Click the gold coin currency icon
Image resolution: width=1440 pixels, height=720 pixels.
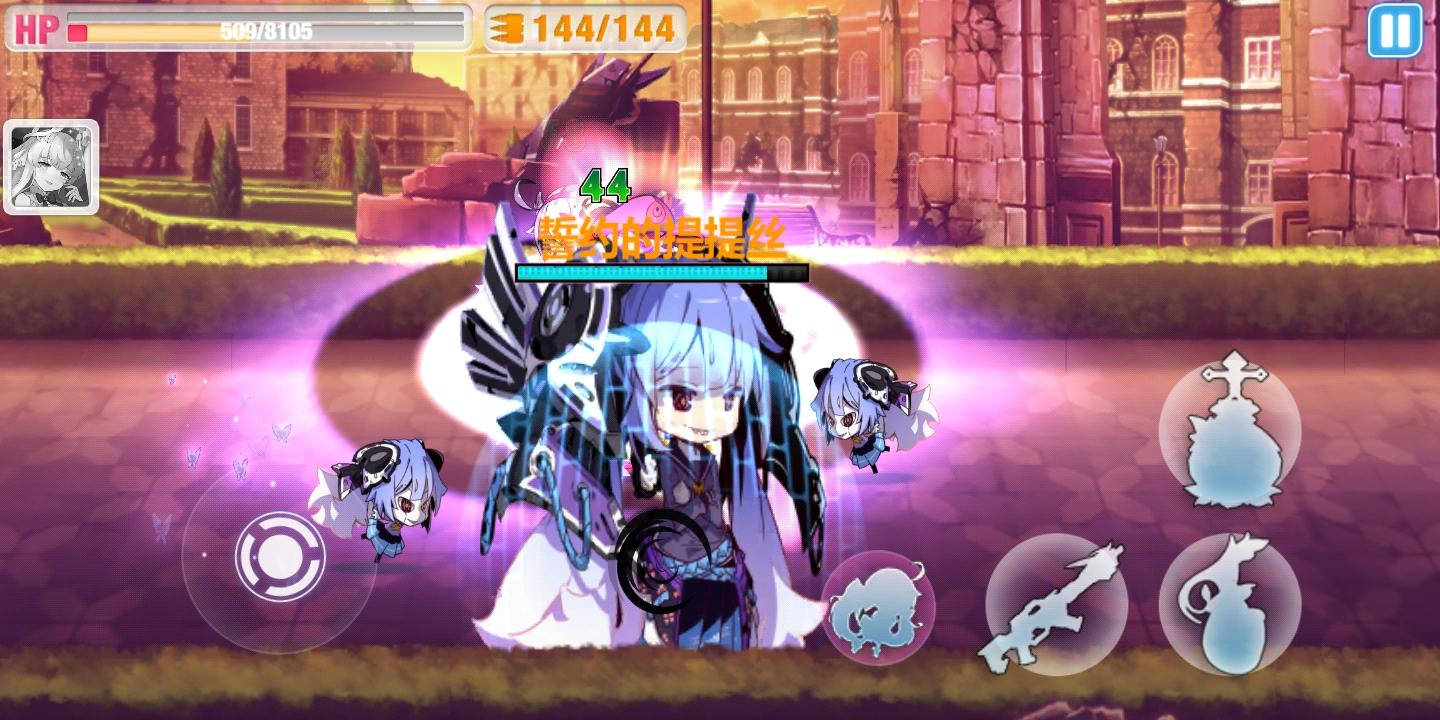[x=508, y=28]
